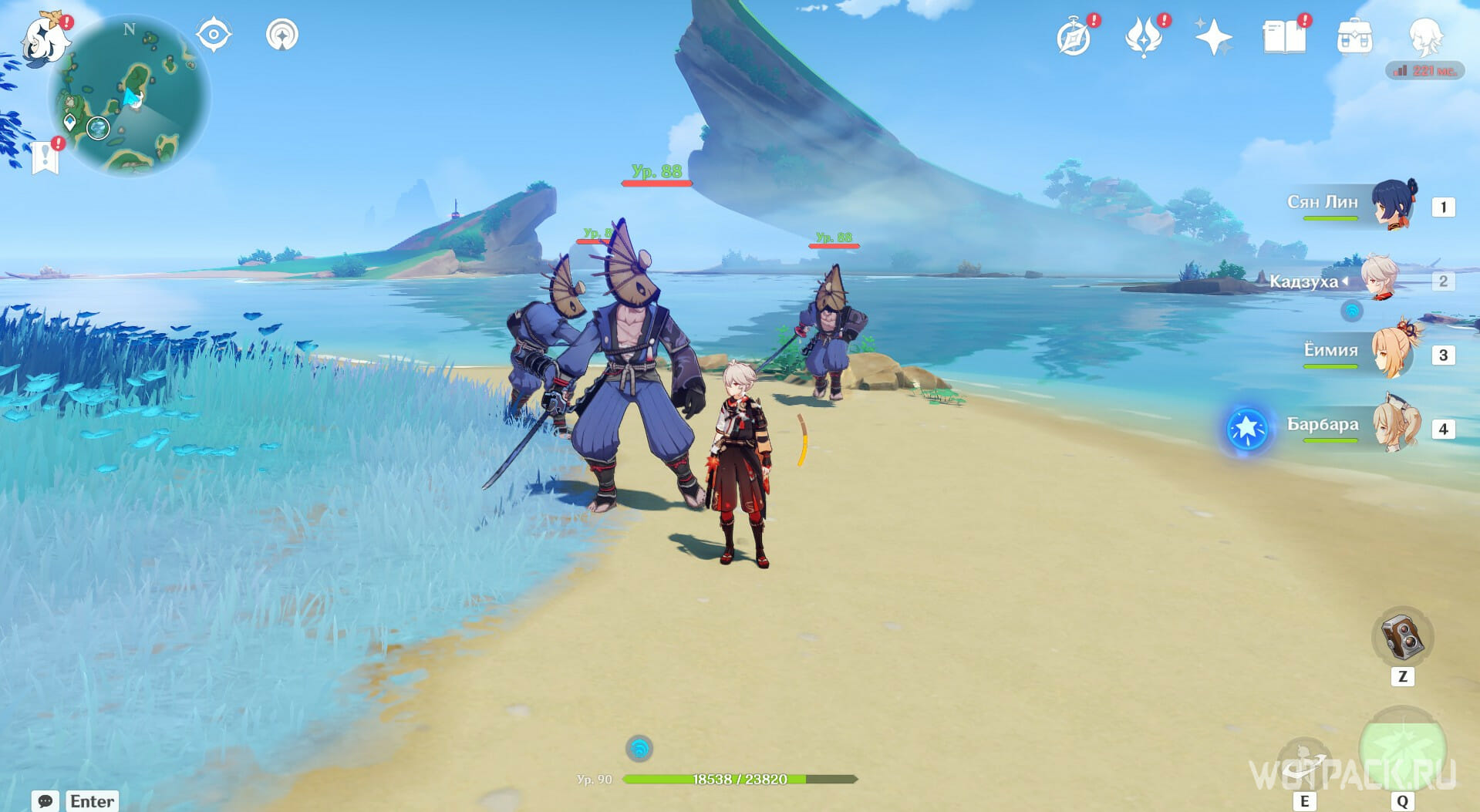Switch to Ёимия

coord(1393,354)
